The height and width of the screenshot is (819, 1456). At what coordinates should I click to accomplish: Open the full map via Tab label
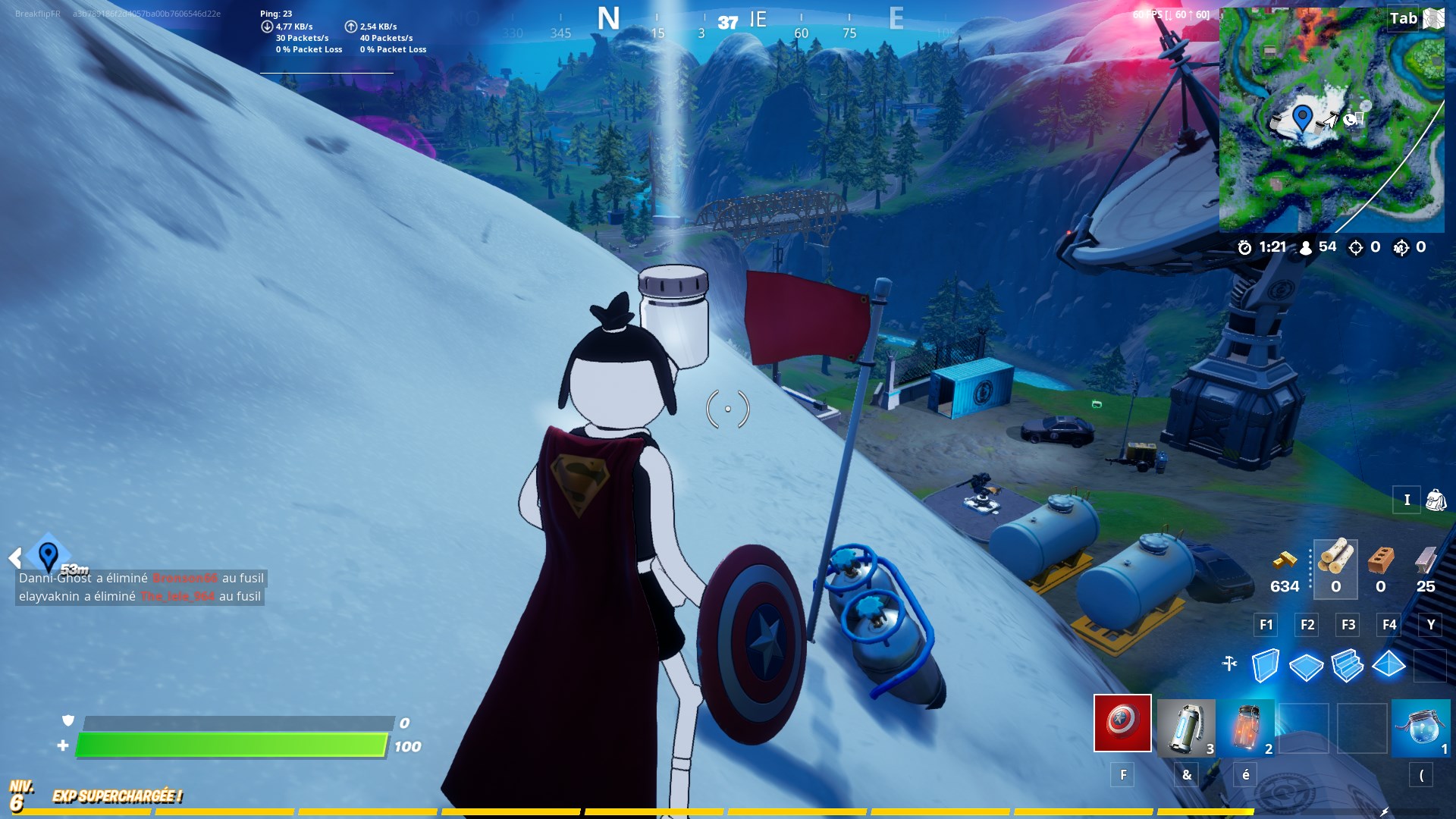pos(1402,19)
